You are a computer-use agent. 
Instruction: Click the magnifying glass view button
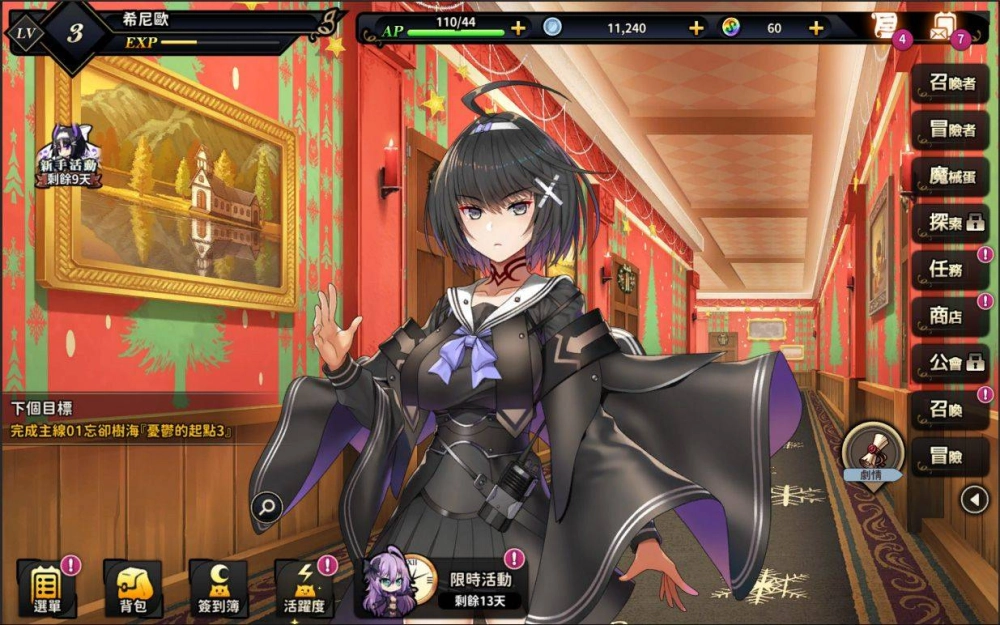[266, 507]
